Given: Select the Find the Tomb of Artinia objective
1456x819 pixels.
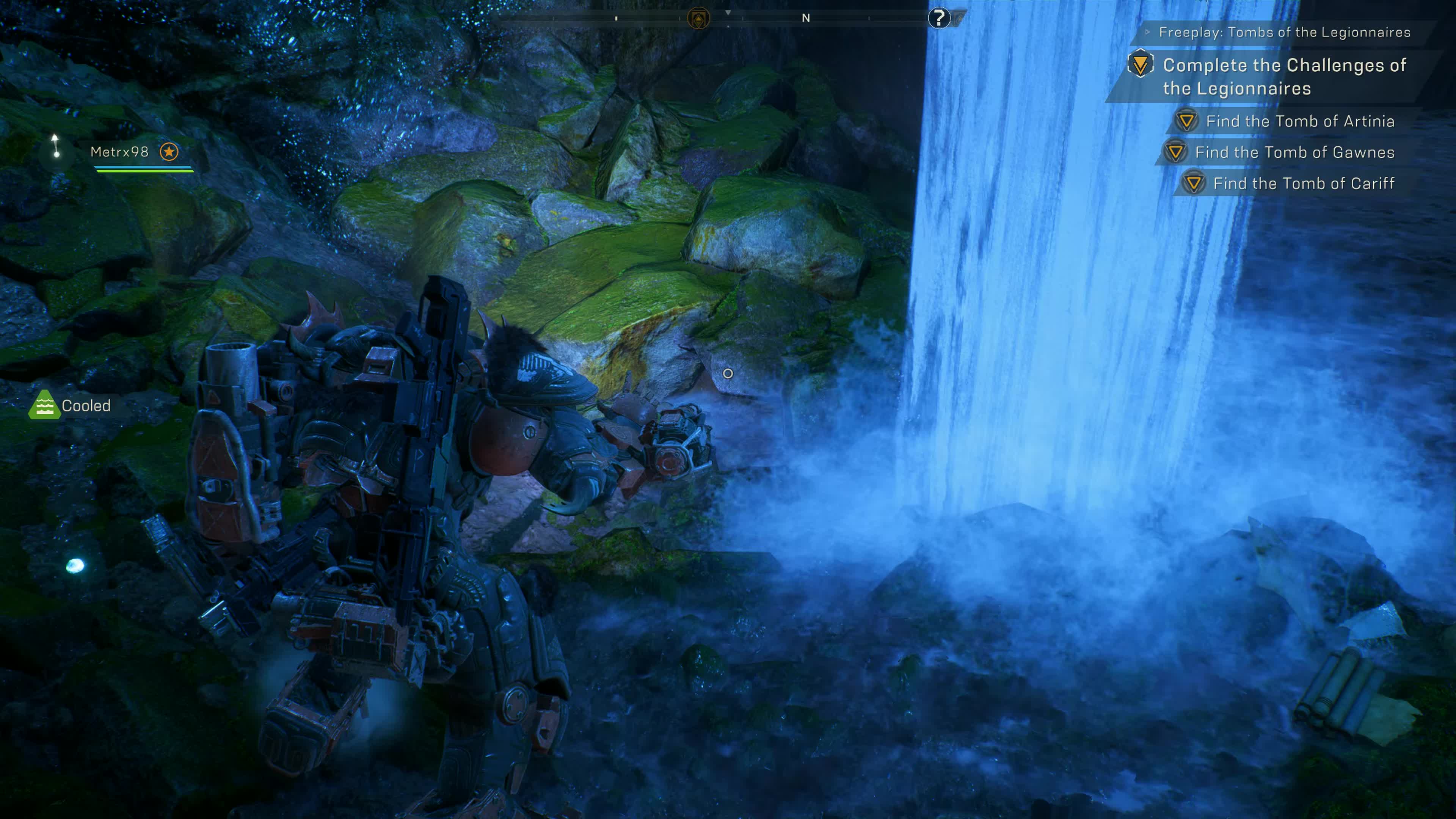Looking at the screenshot, I should pyautogui.click(x=1299, y=121).
